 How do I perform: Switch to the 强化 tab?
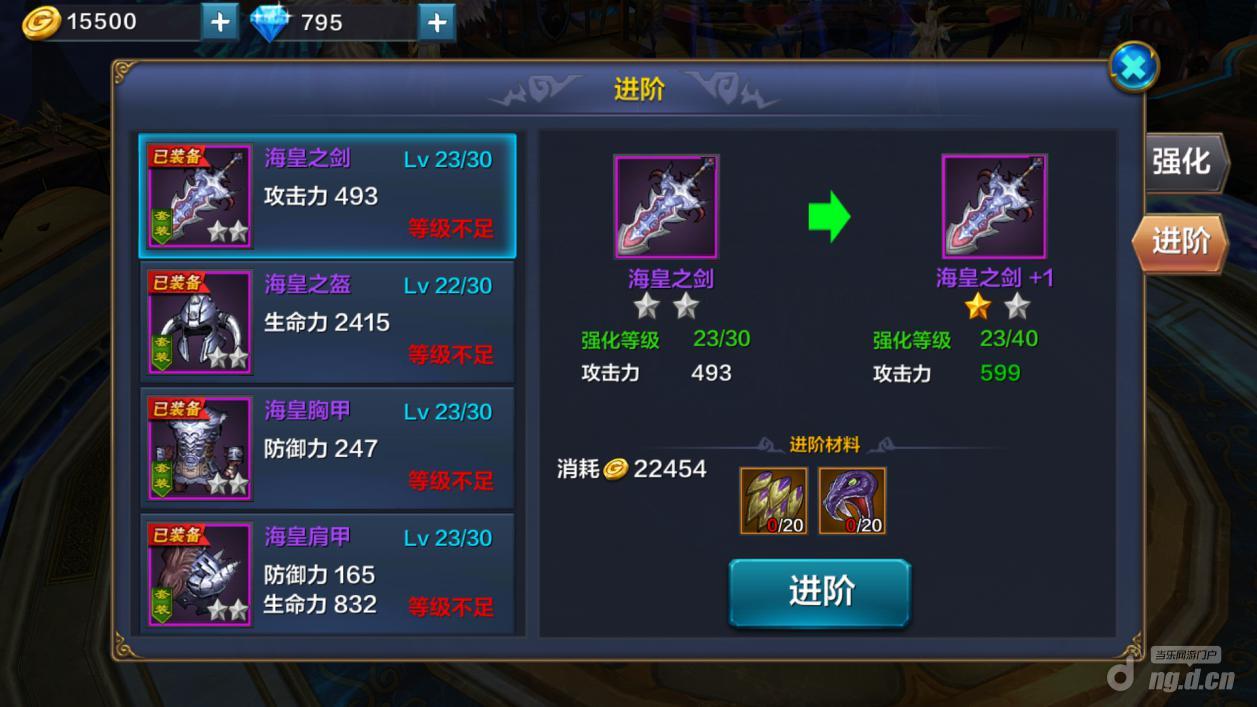click(1183, 162)
